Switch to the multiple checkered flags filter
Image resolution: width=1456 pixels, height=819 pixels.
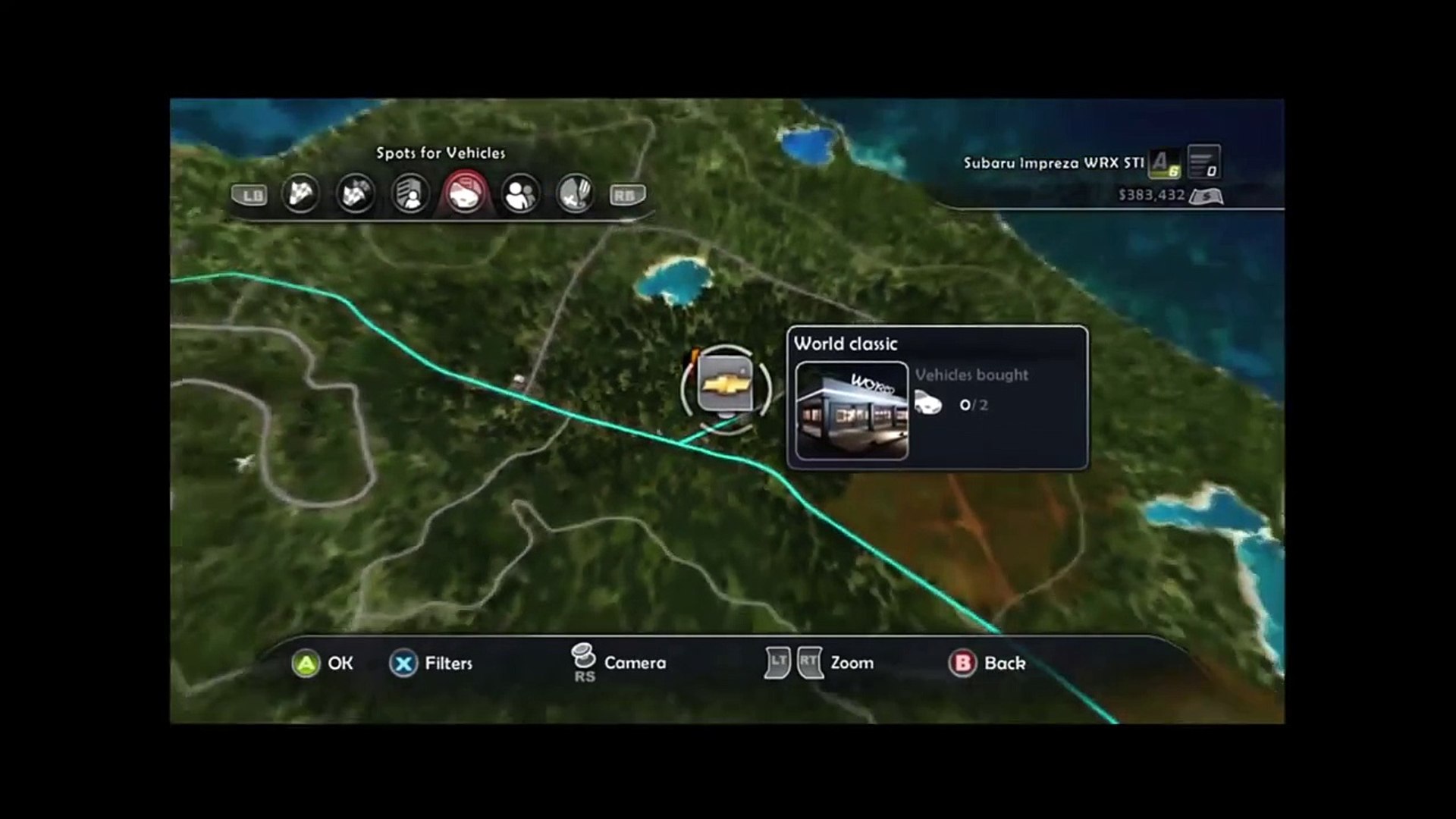355,194
